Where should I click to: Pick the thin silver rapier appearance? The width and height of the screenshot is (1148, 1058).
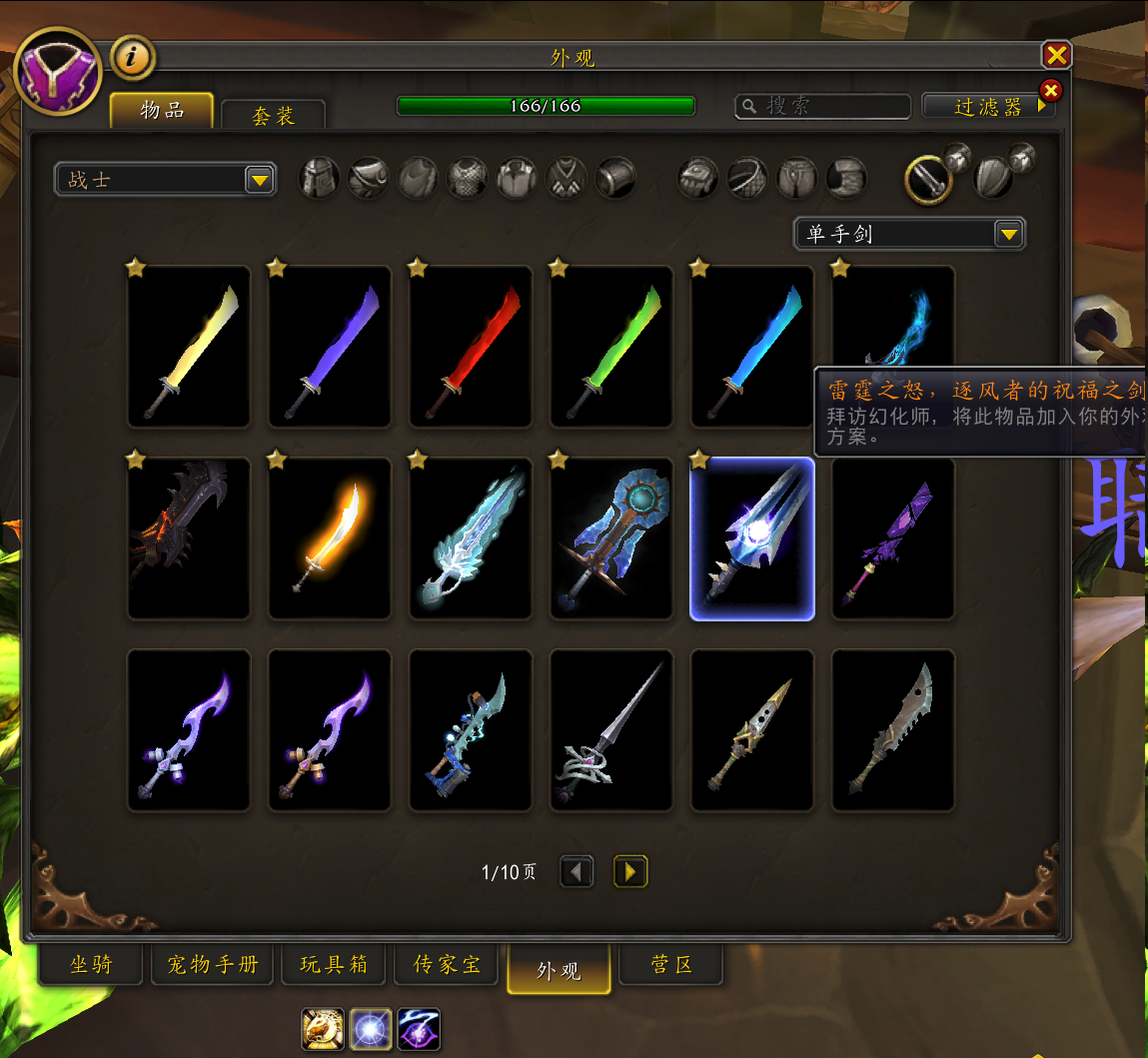click(611, 730)
